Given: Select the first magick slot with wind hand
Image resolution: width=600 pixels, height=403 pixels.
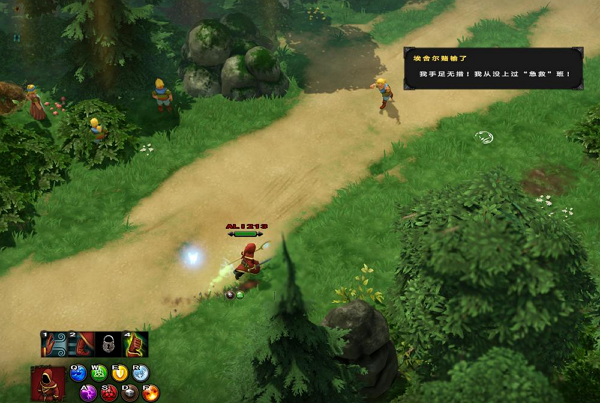Looking at the screenshot, I should [x=53, y=345].
